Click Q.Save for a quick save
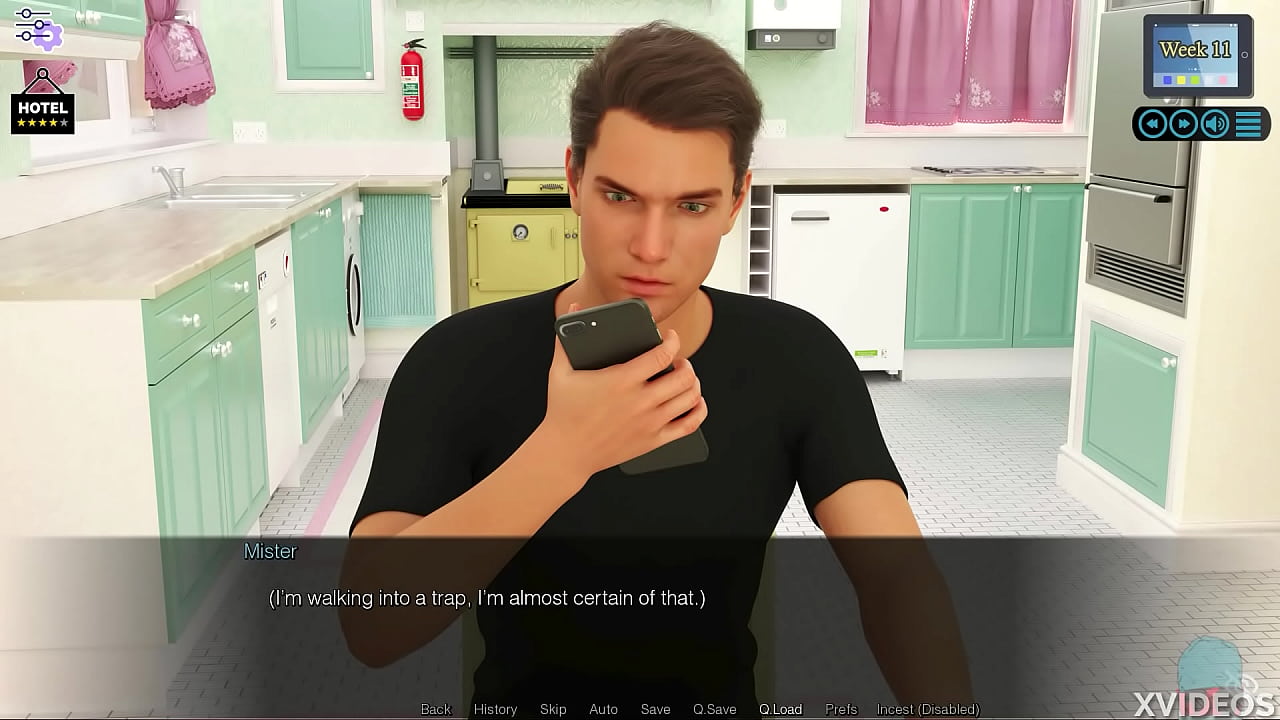Image resolution: width=1280 pixels, height=720 pixels. click(x=714, y=709)
